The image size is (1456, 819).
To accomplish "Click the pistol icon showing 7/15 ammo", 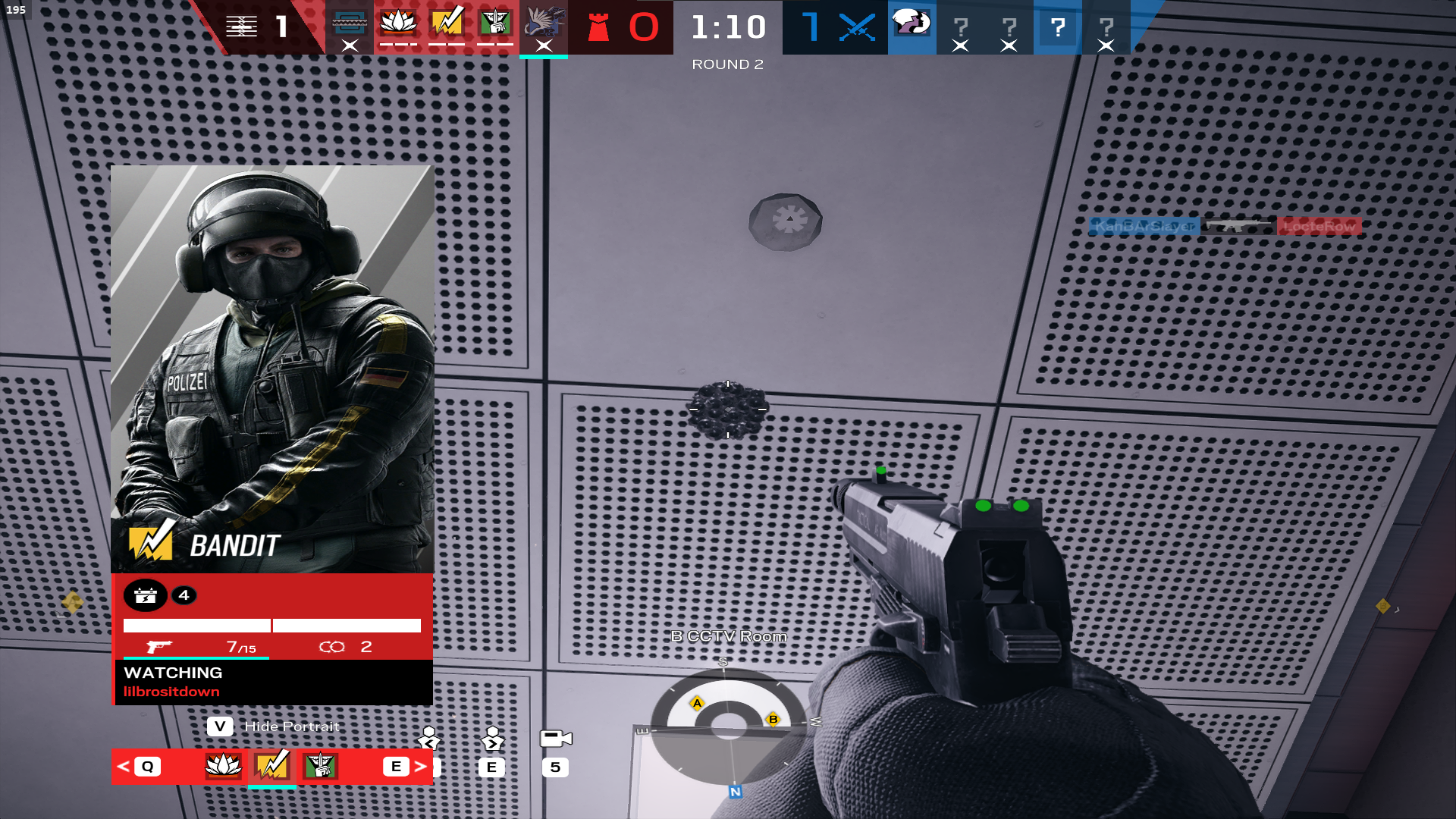I will [x=159, y=647].
